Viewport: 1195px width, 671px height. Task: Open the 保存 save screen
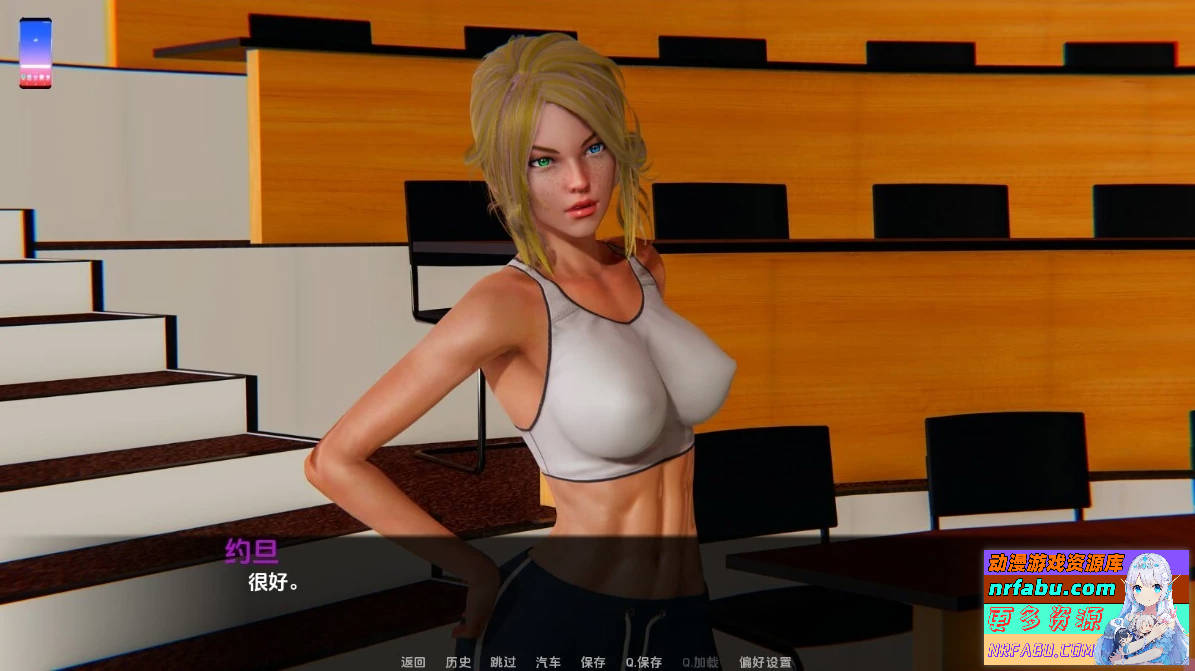pos(593,662)
